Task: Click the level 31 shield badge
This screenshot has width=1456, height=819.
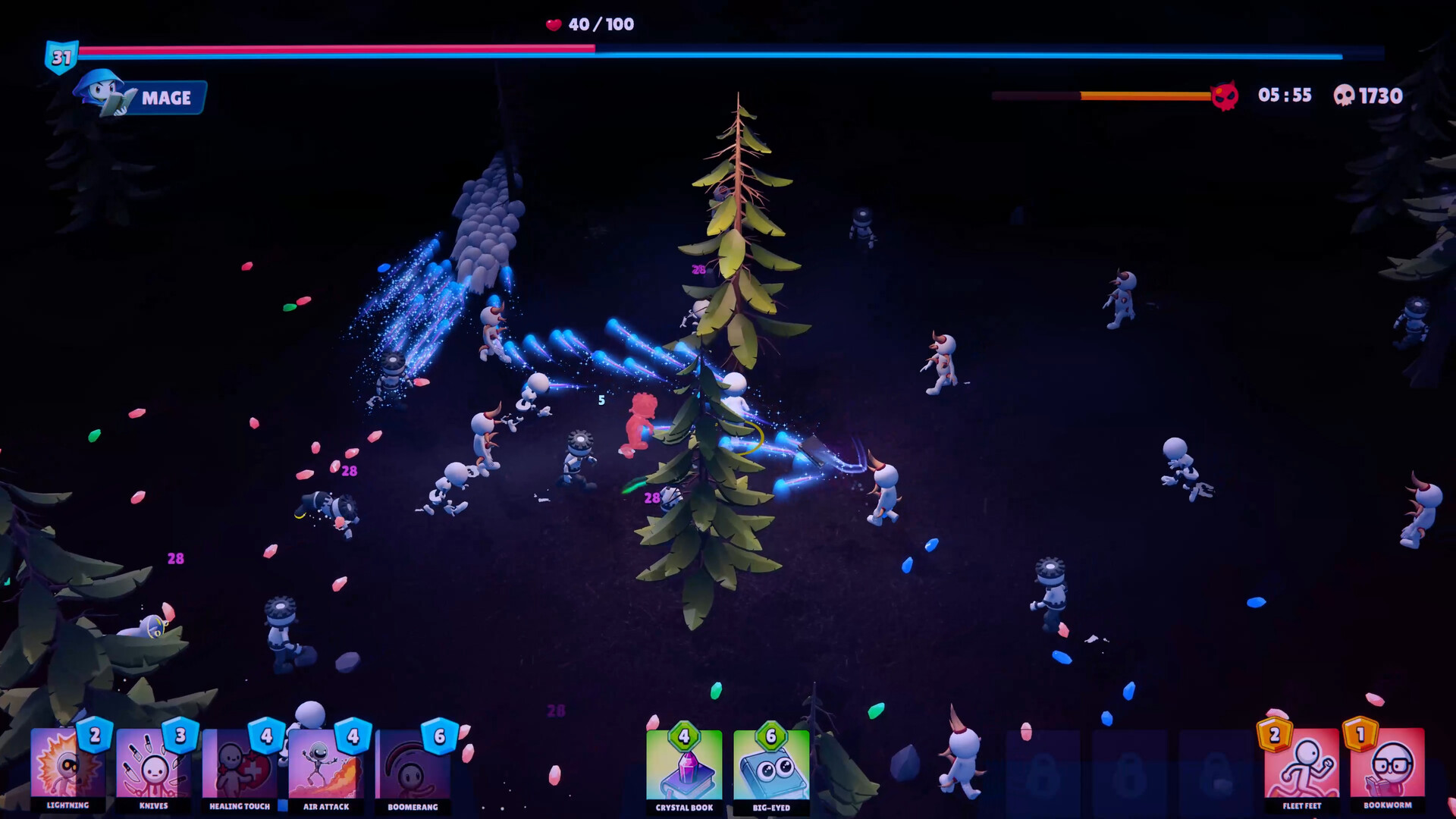Action: 61,55
